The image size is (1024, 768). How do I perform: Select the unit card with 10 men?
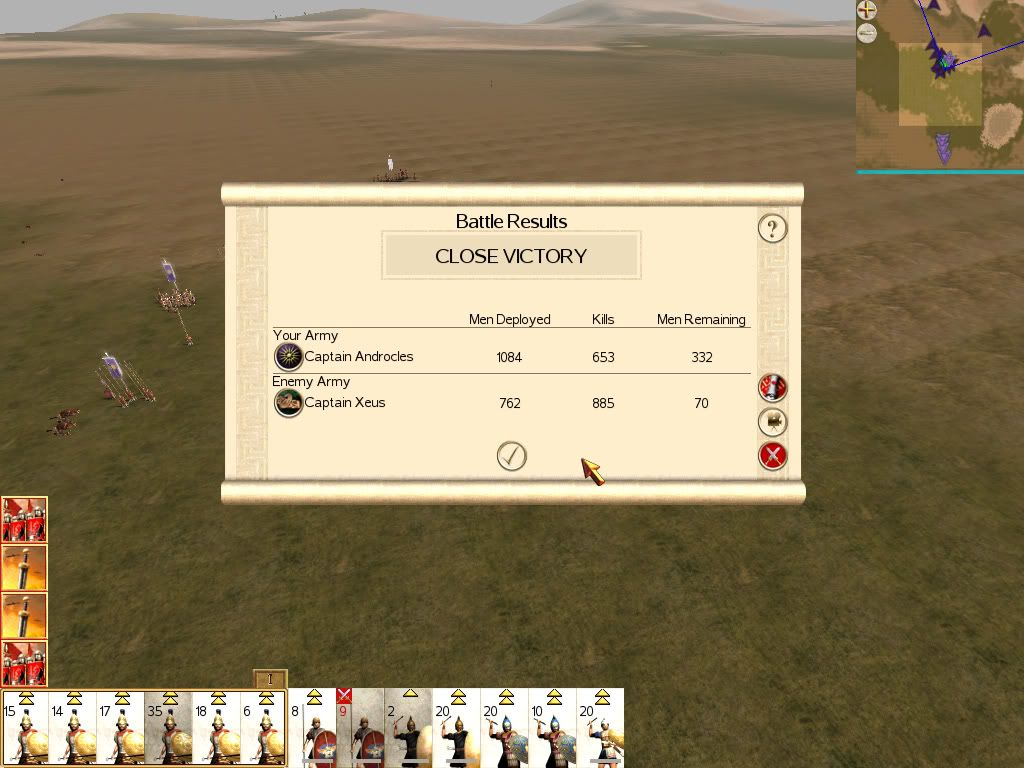click(x=552, y=728)
